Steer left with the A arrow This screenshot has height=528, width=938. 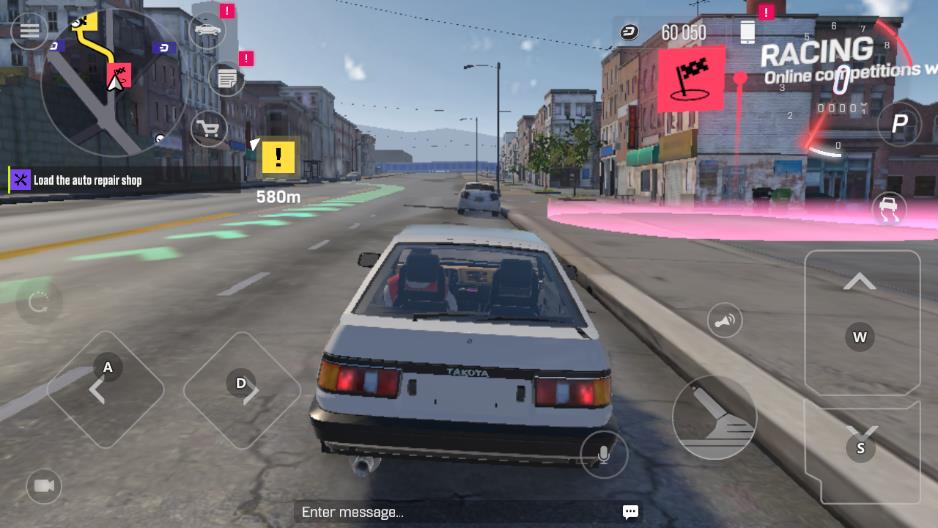[105, 389]
